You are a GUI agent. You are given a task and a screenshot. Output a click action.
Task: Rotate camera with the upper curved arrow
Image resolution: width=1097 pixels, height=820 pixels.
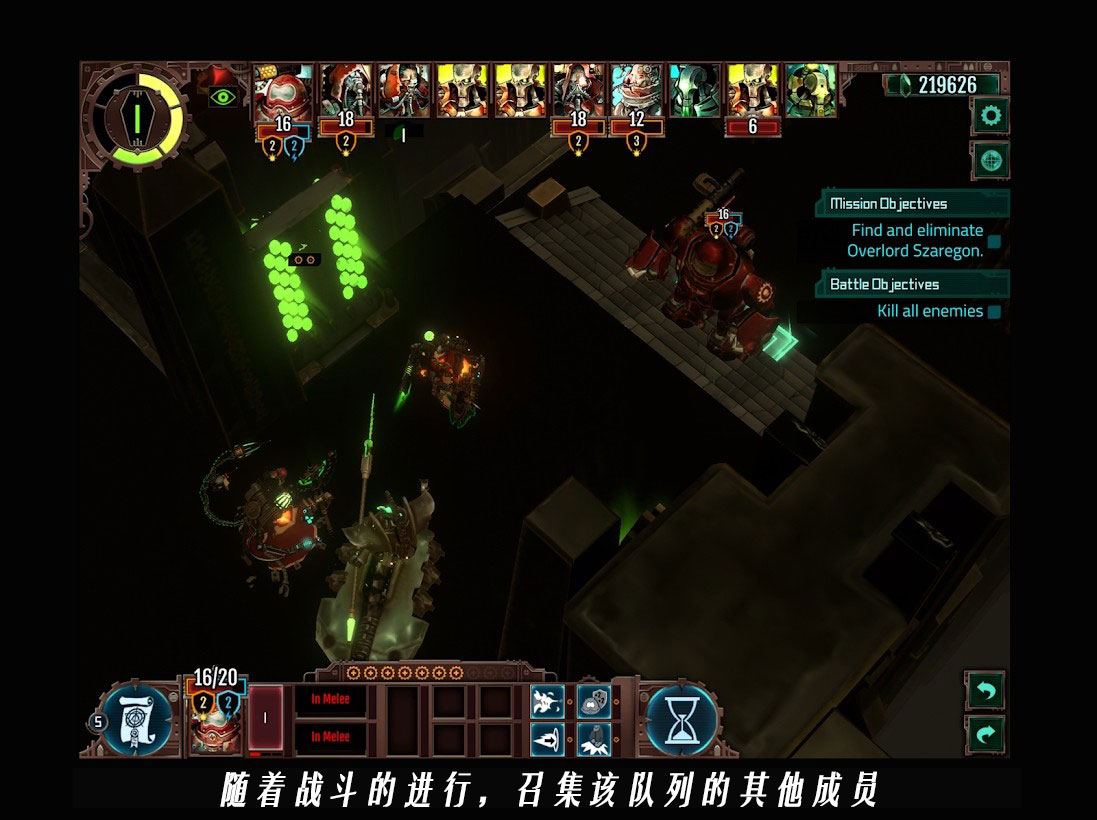click(x=985, y=690)
